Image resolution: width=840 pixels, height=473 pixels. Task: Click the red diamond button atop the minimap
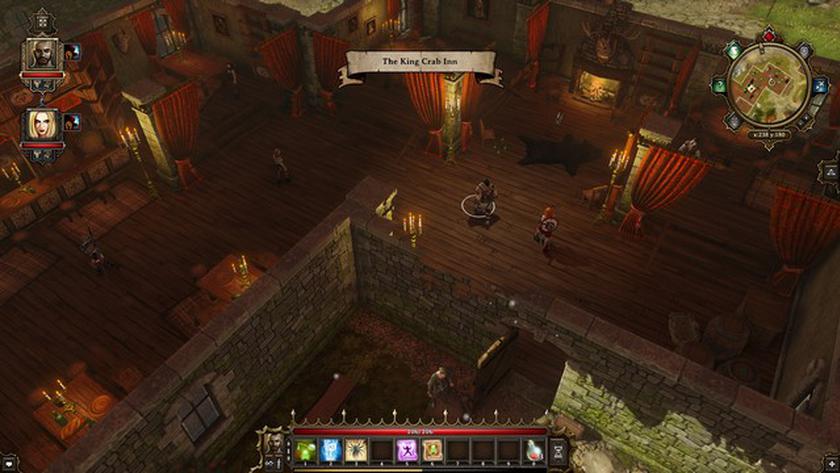[768, 37]
